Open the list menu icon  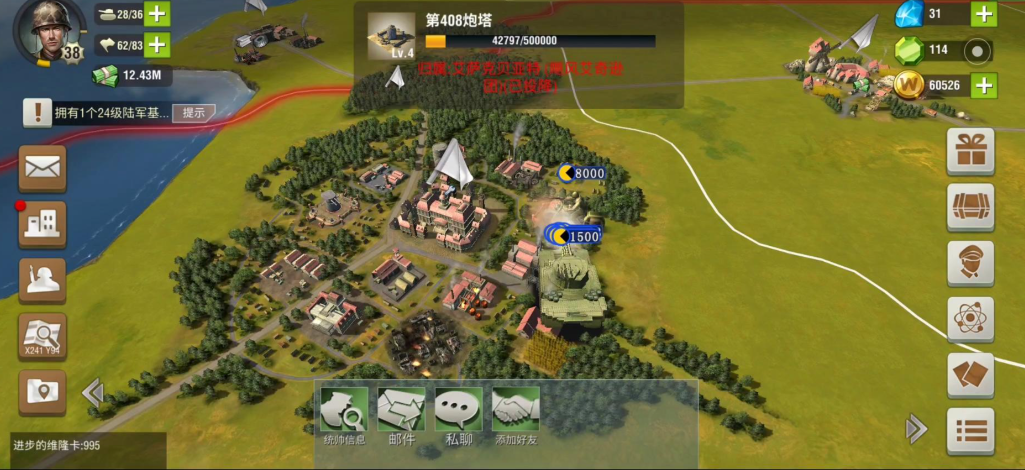point(970,432)
